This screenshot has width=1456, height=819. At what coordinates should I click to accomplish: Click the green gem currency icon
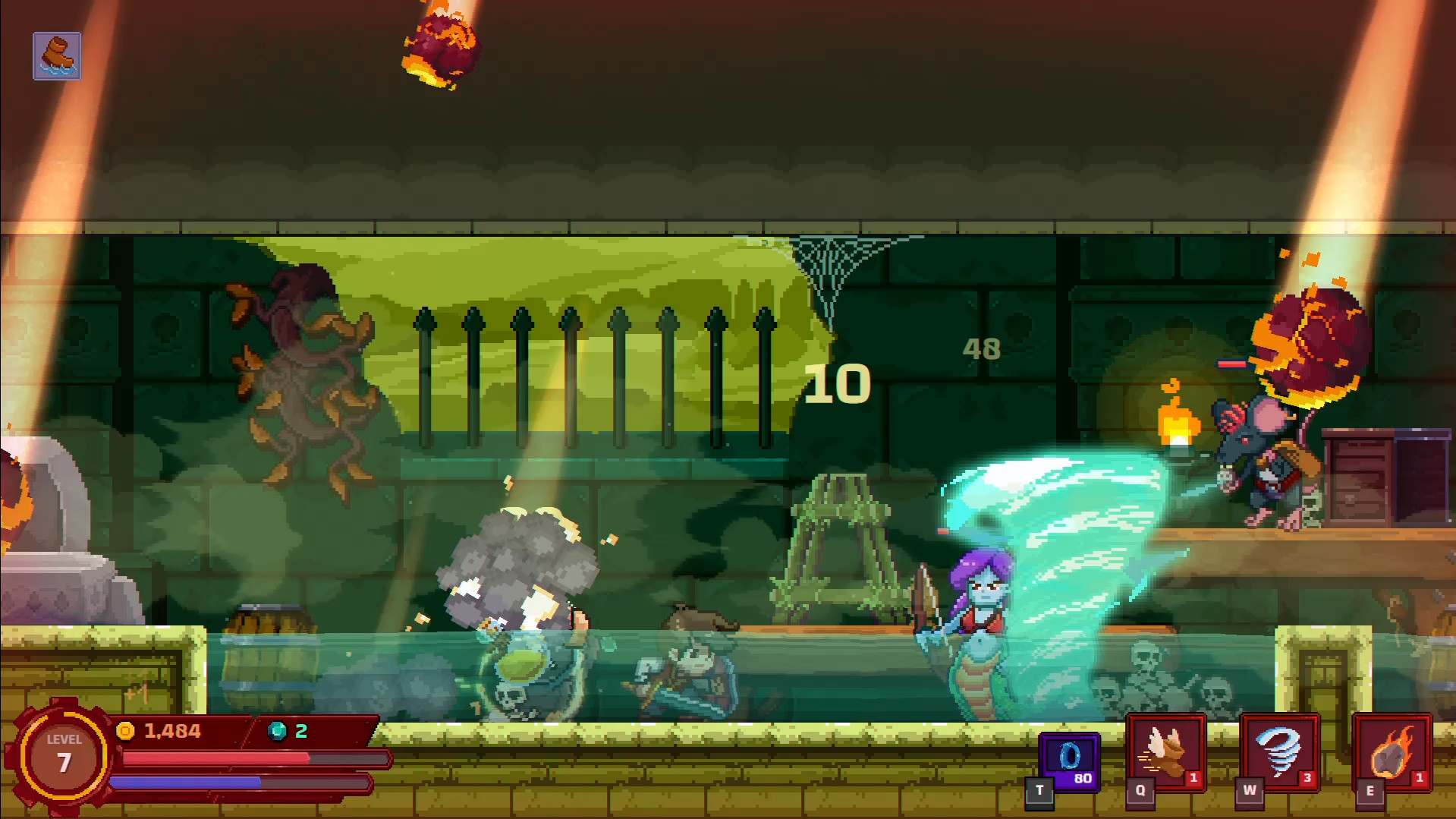[278, 732]
